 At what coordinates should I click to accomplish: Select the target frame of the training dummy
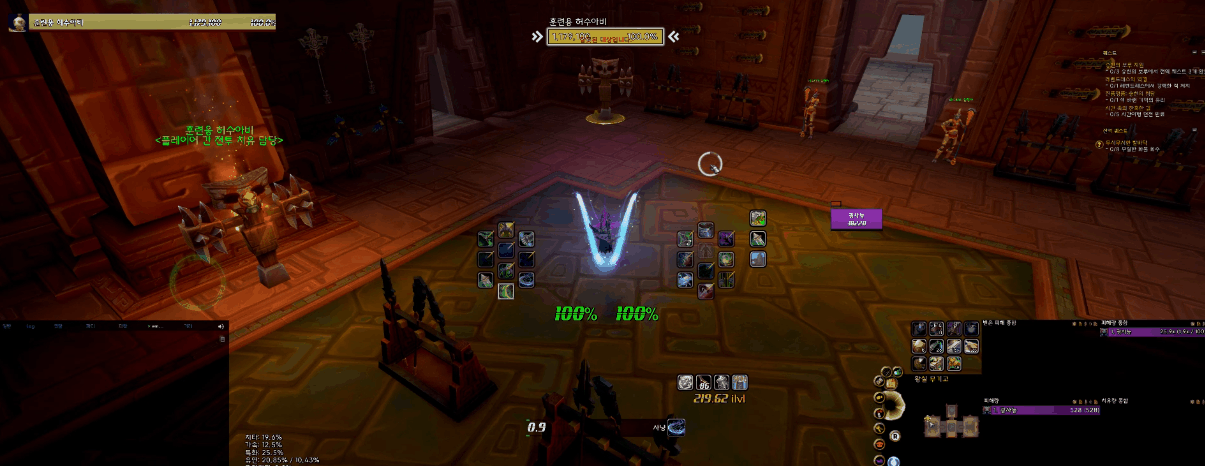[x=603, y=37]
